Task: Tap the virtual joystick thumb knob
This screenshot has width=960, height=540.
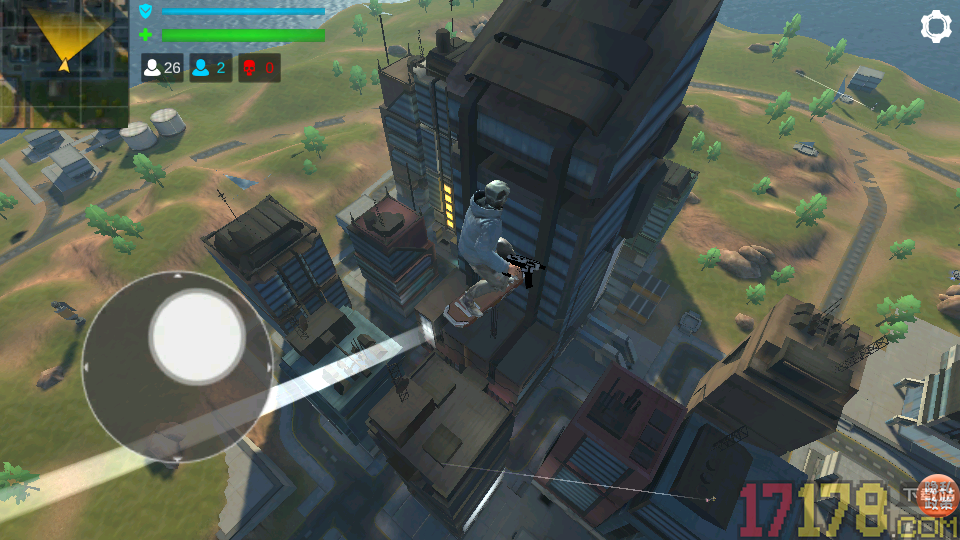Action: 197,338
